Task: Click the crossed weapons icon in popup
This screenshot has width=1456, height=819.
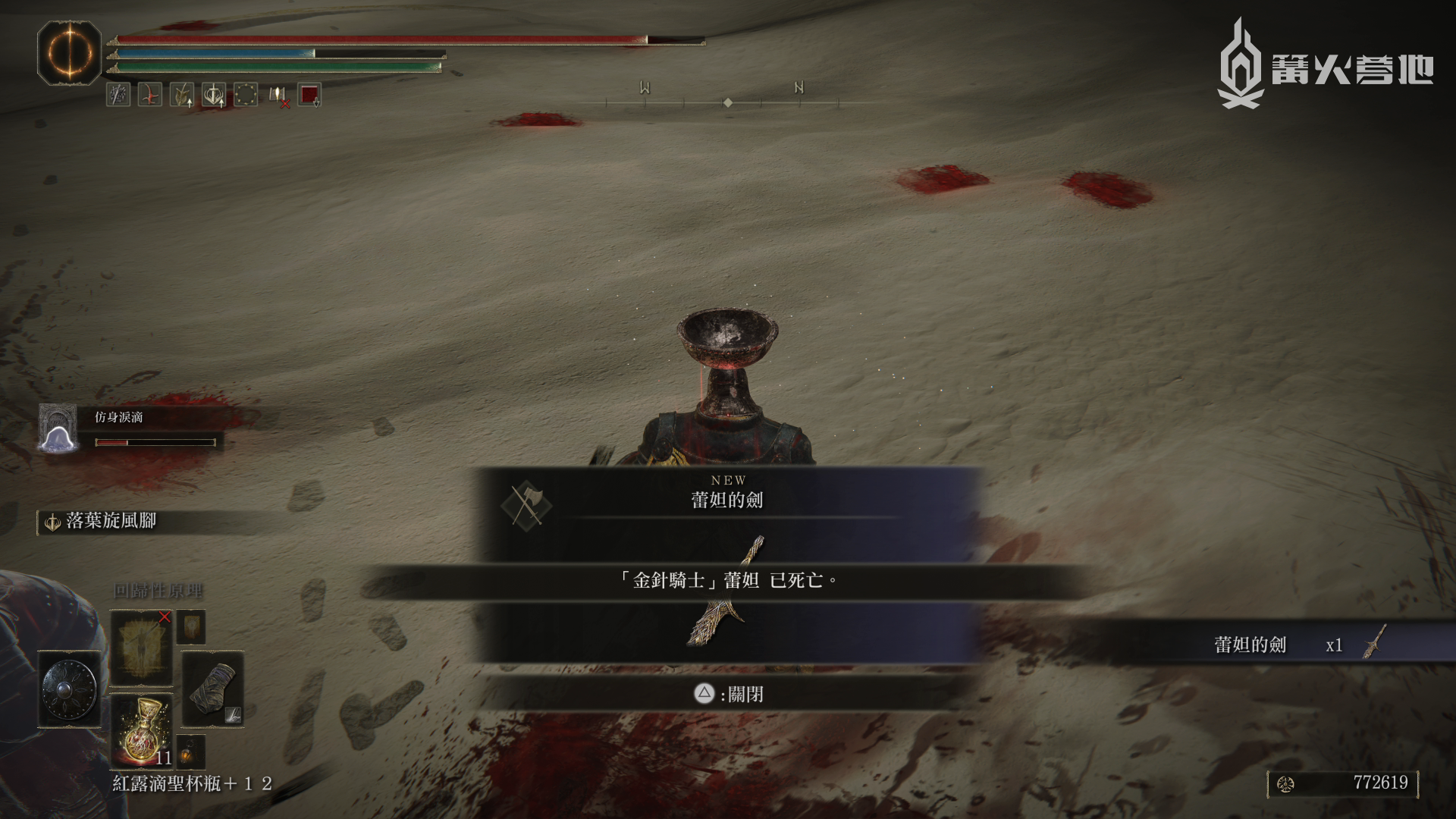Action: 526,505
